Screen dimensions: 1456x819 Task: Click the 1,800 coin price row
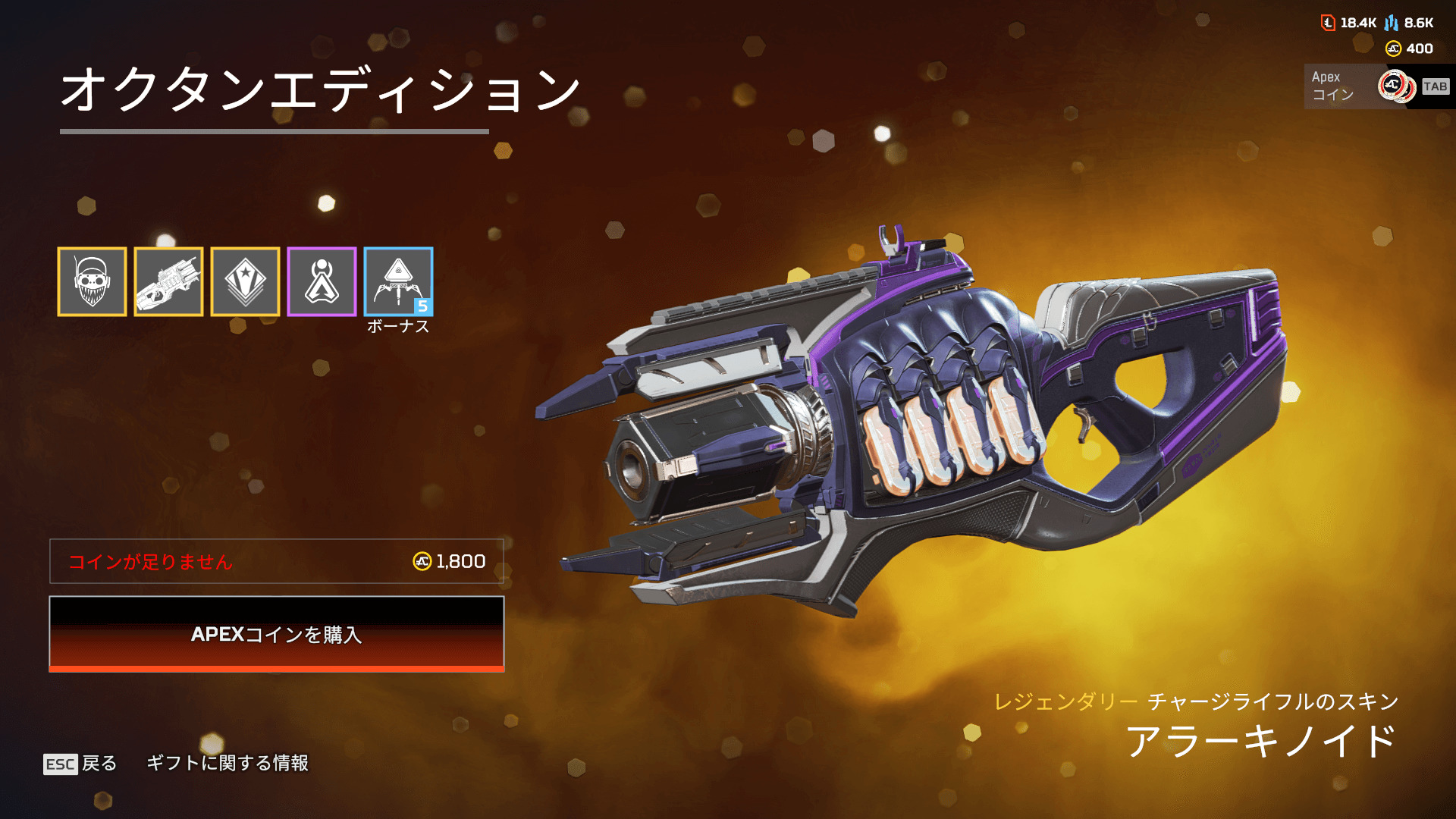point(277,561)
